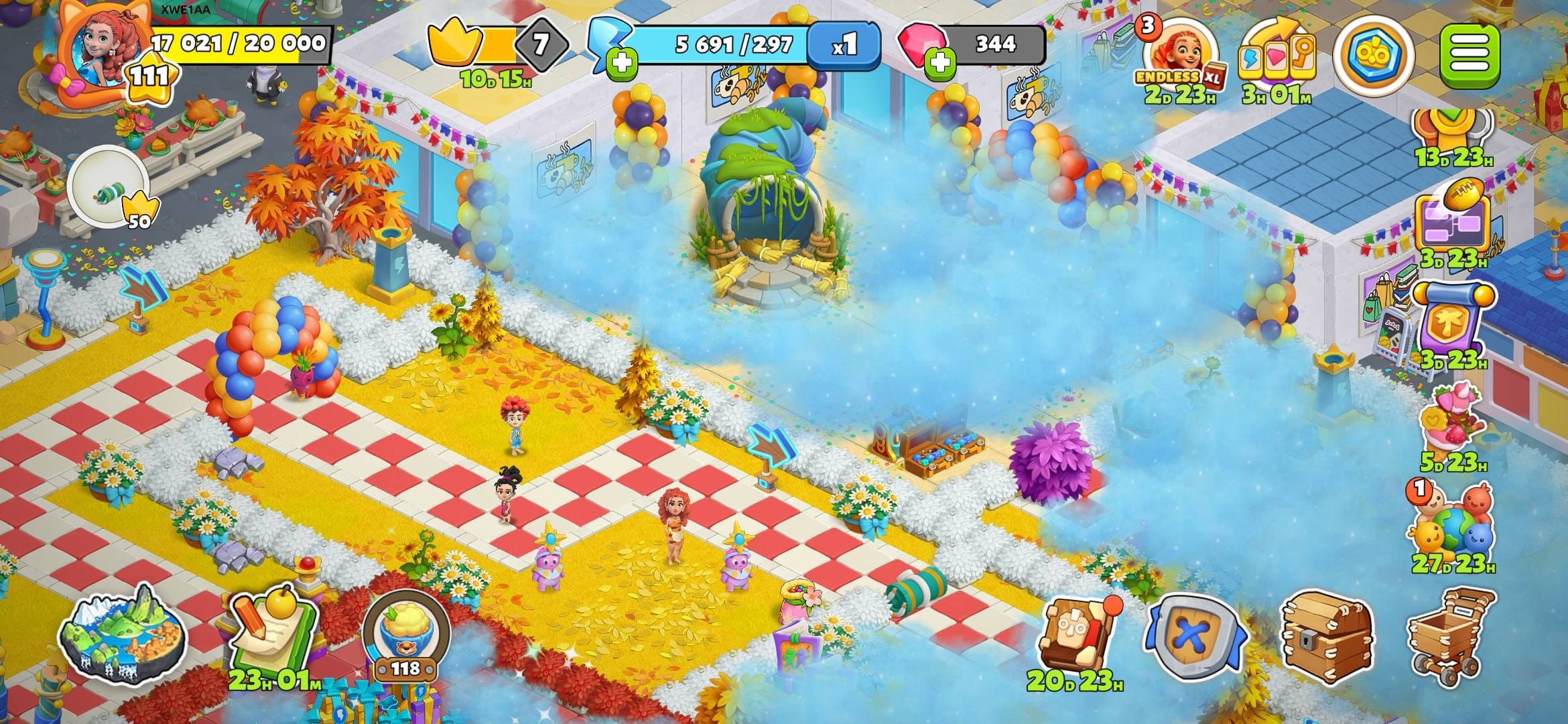Open the green hamburger main menu
The width and height of the screenshot is (1568, 724).
(1469, 55)
